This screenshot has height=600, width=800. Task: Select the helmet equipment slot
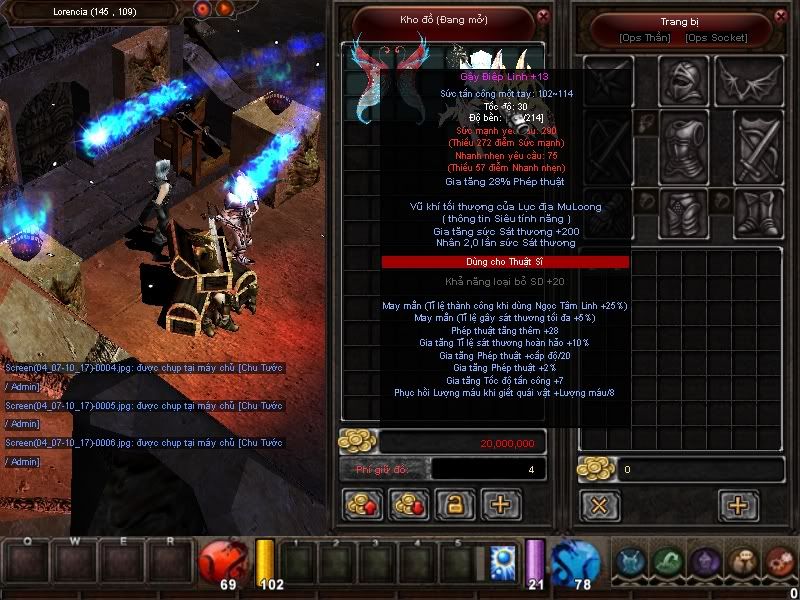point(683,80)
